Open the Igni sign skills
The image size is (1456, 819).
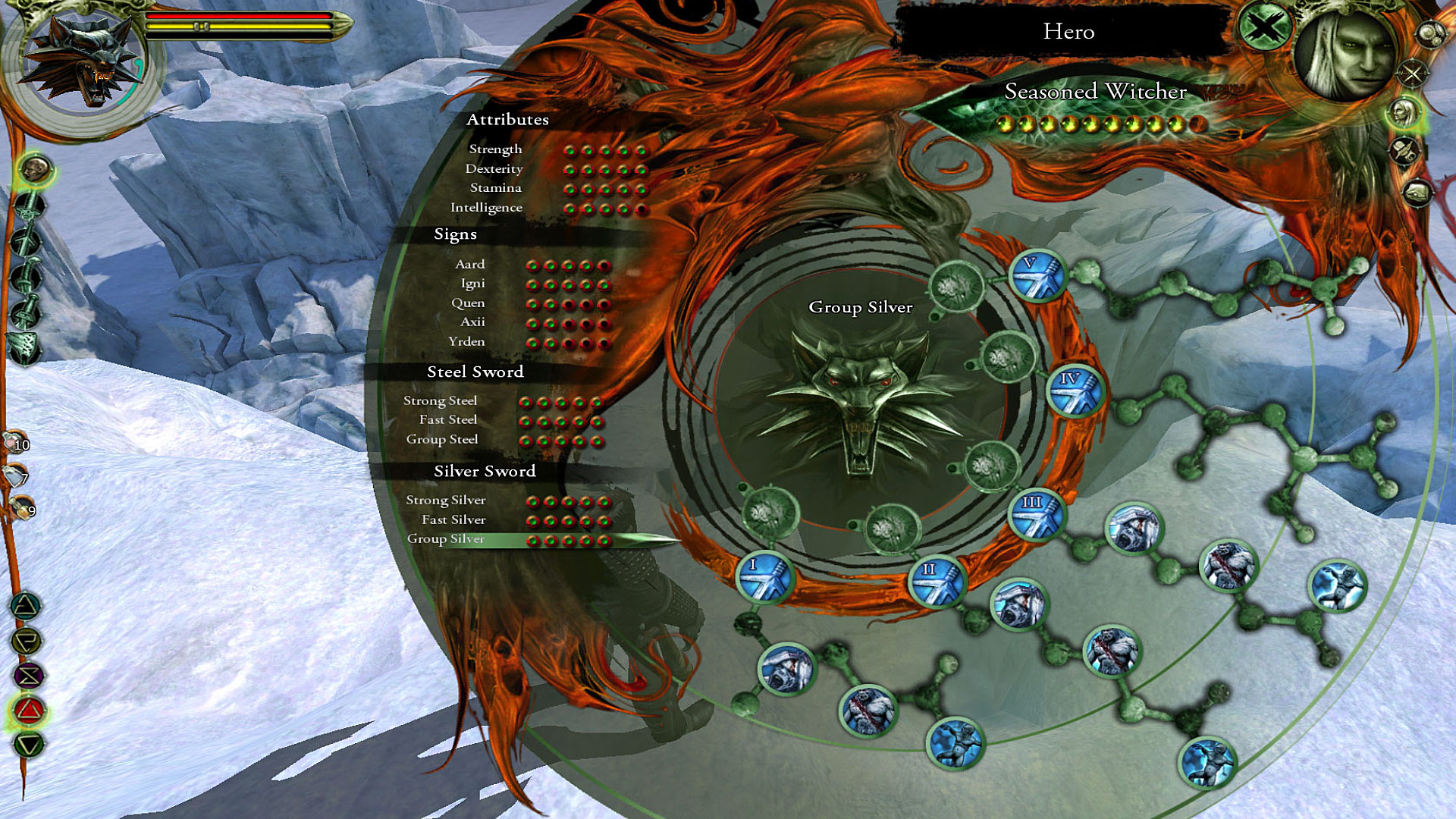click(472, 284)
